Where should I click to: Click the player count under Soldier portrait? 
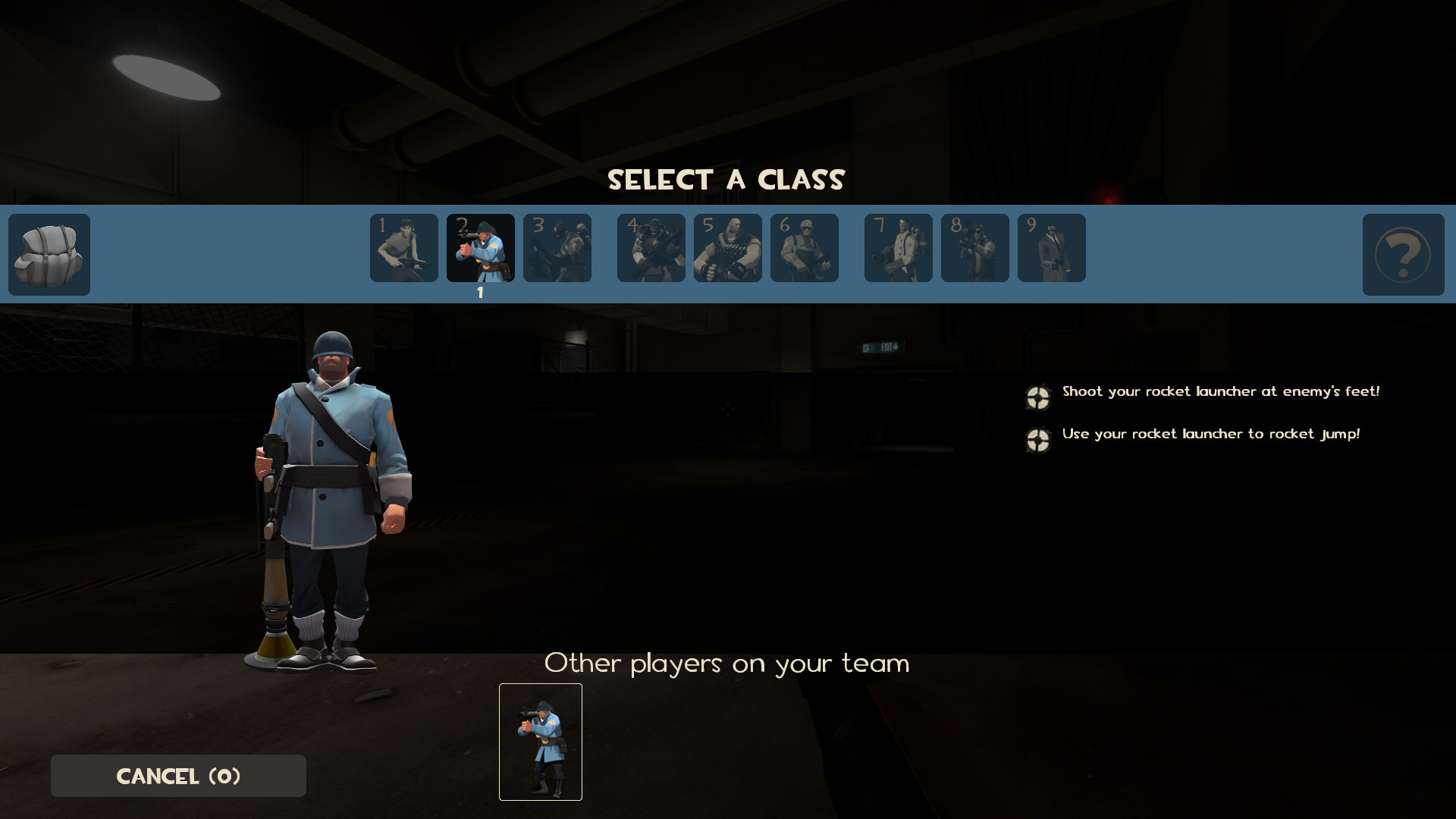(482, 293)
